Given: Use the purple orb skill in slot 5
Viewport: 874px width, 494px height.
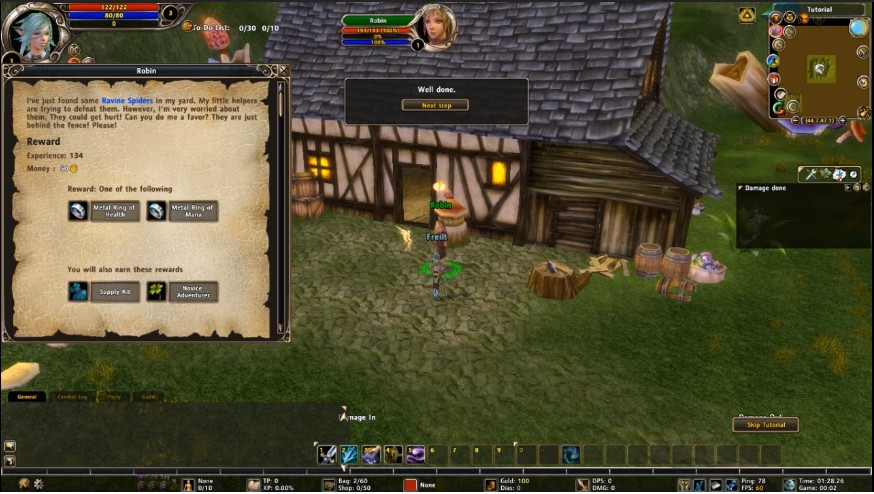Looking at the screenshot, I should click(x=415, y=454).
